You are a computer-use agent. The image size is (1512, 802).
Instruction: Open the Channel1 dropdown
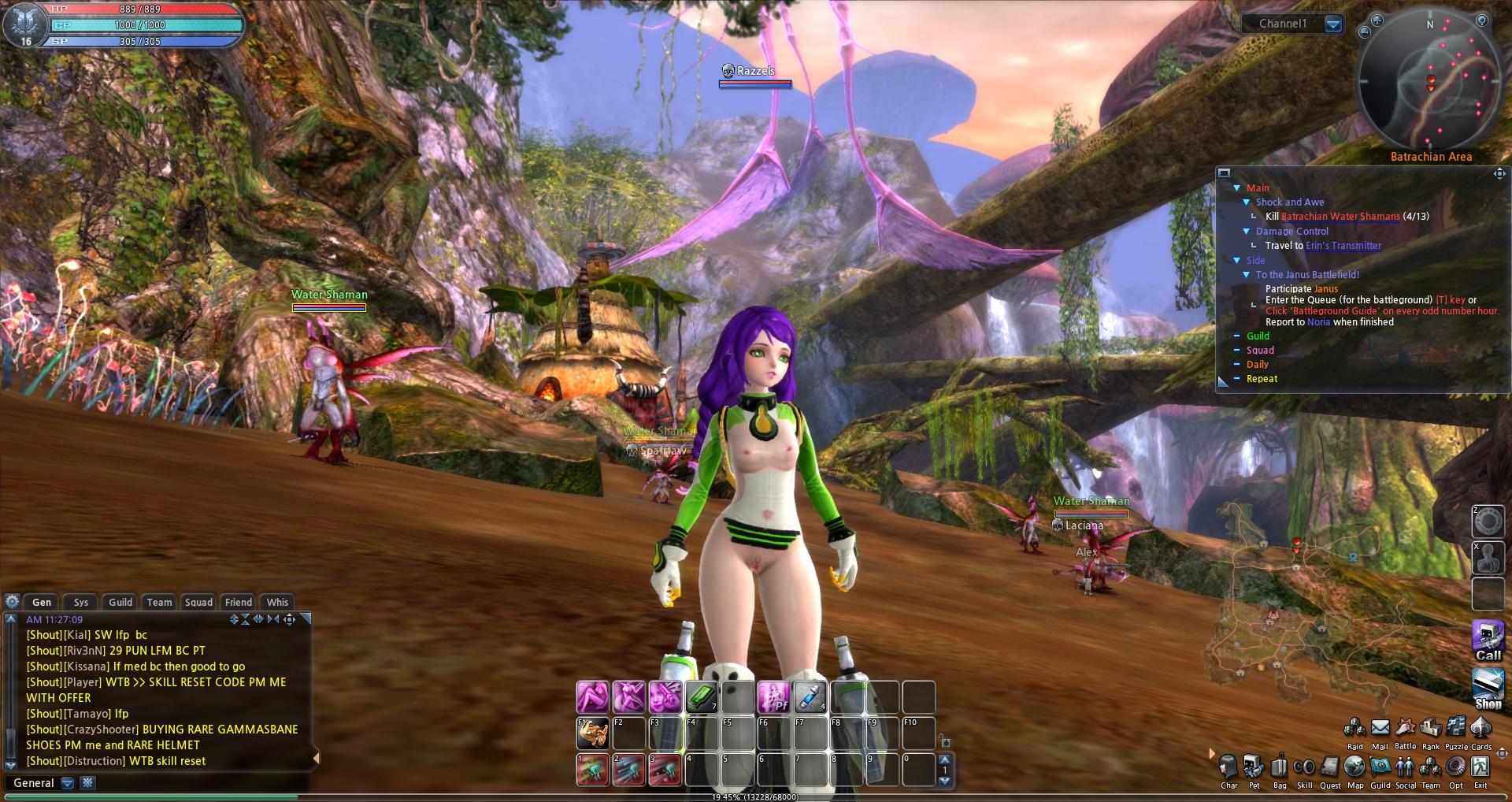pos(1333,24)
